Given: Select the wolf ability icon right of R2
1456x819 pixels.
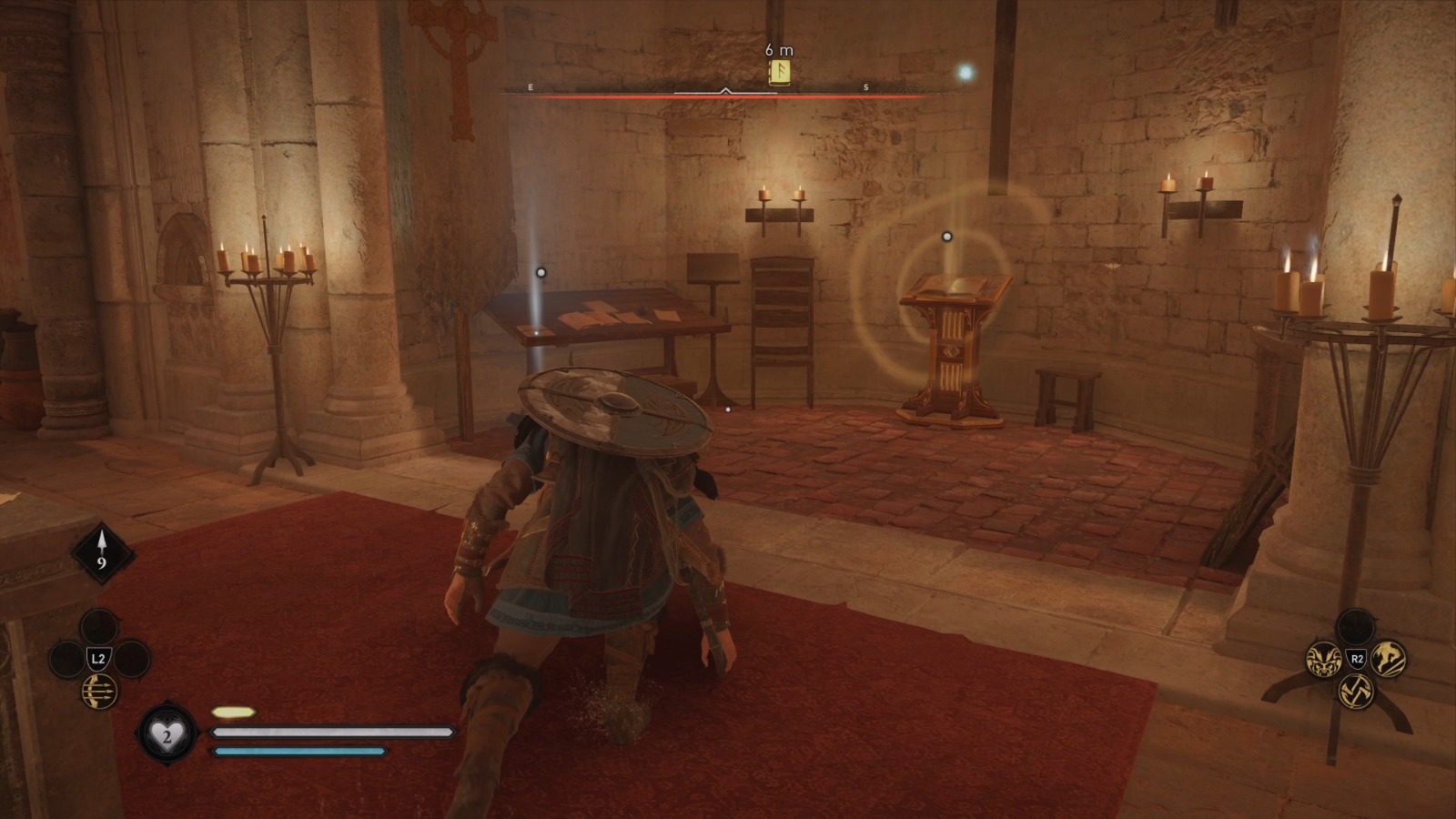Looking at the screenshot, I should [x=1388, y=659].
